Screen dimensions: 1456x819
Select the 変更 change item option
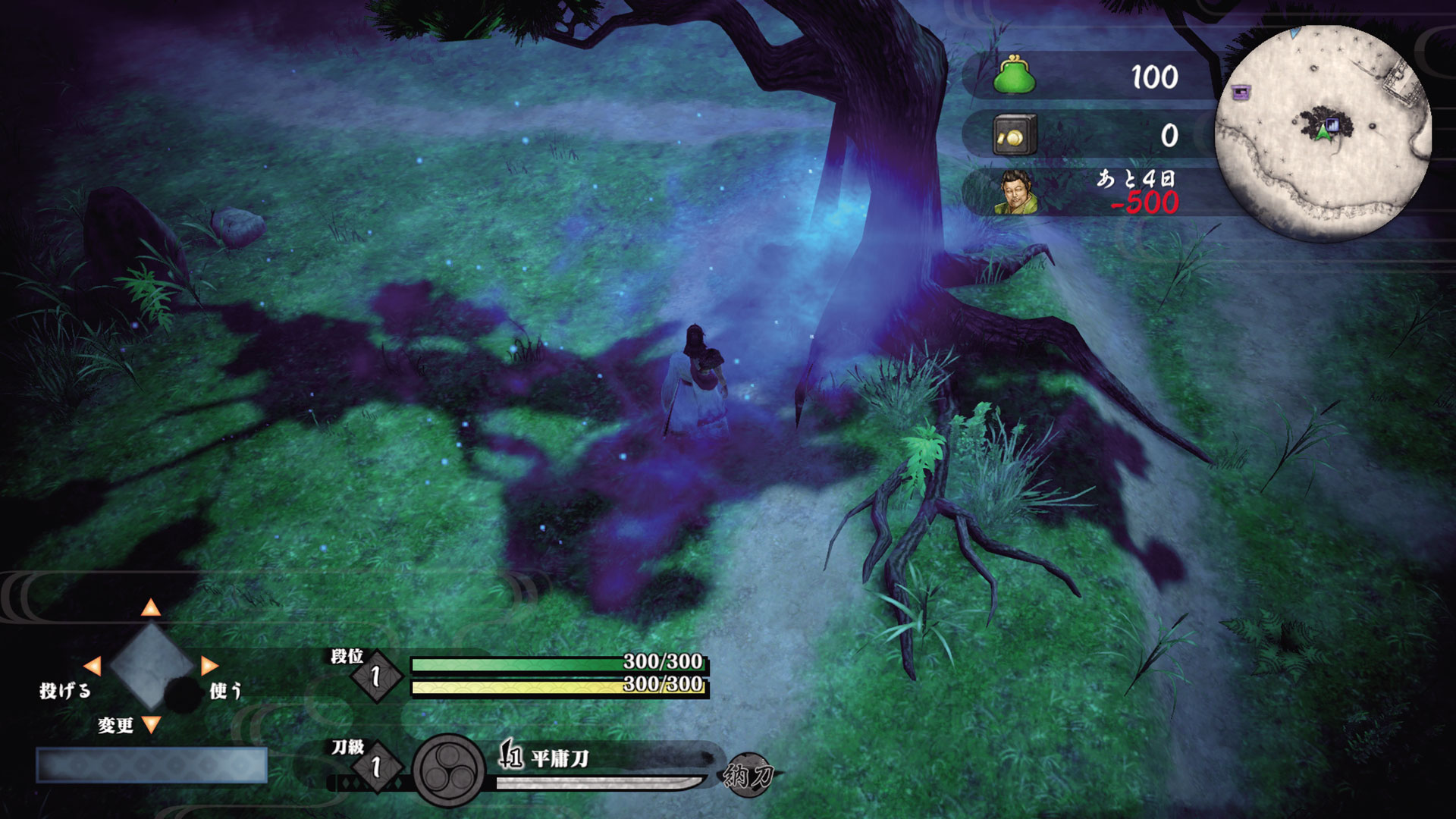[x=115, y=726]
